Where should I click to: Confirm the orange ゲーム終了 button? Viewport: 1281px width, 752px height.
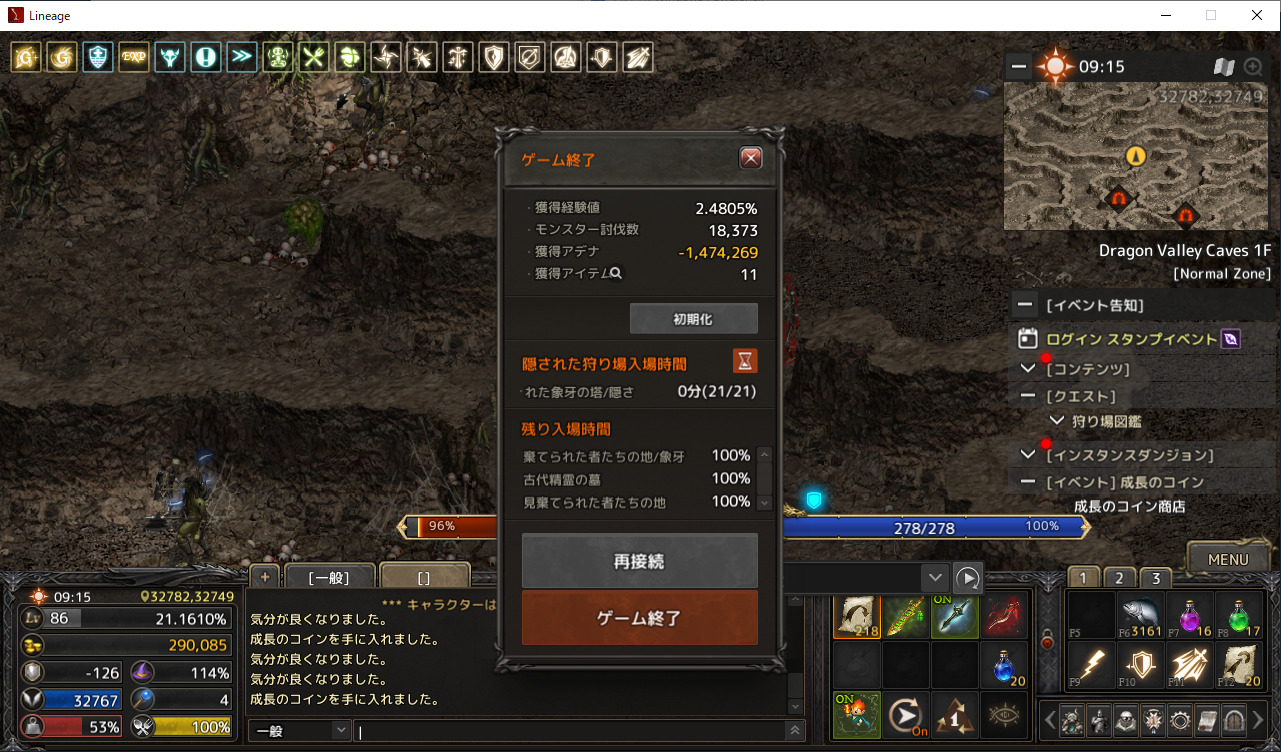[639, 618]
